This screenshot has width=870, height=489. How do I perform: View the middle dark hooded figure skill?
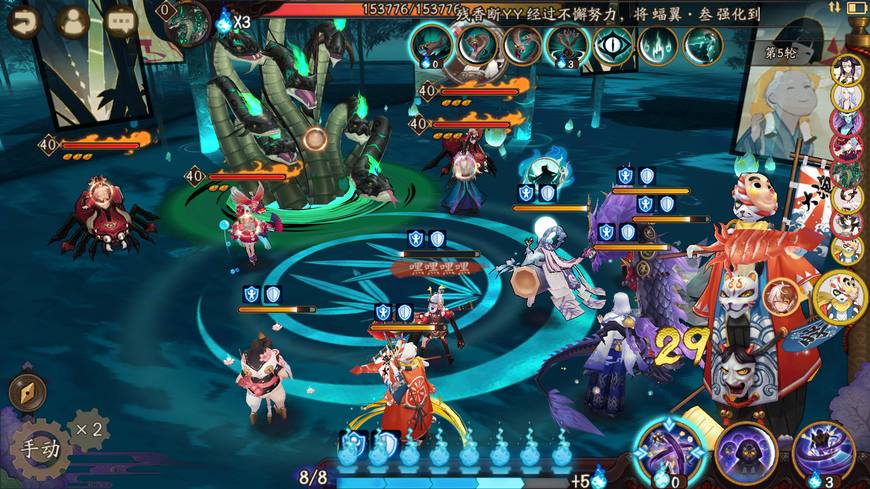click(744, 450)
